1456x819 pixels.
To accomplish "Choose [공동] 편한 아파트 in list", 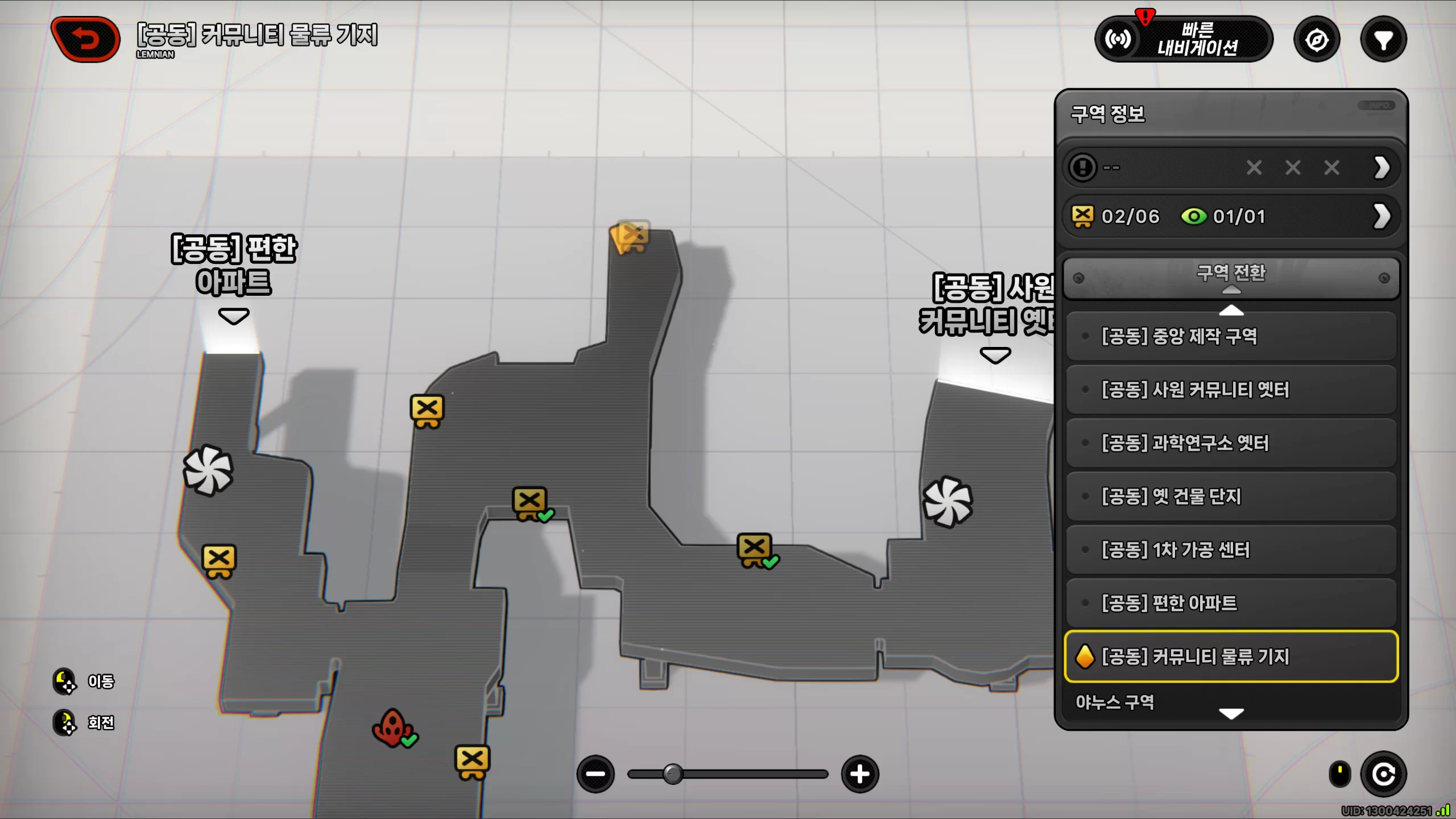I will [1231, 603].
